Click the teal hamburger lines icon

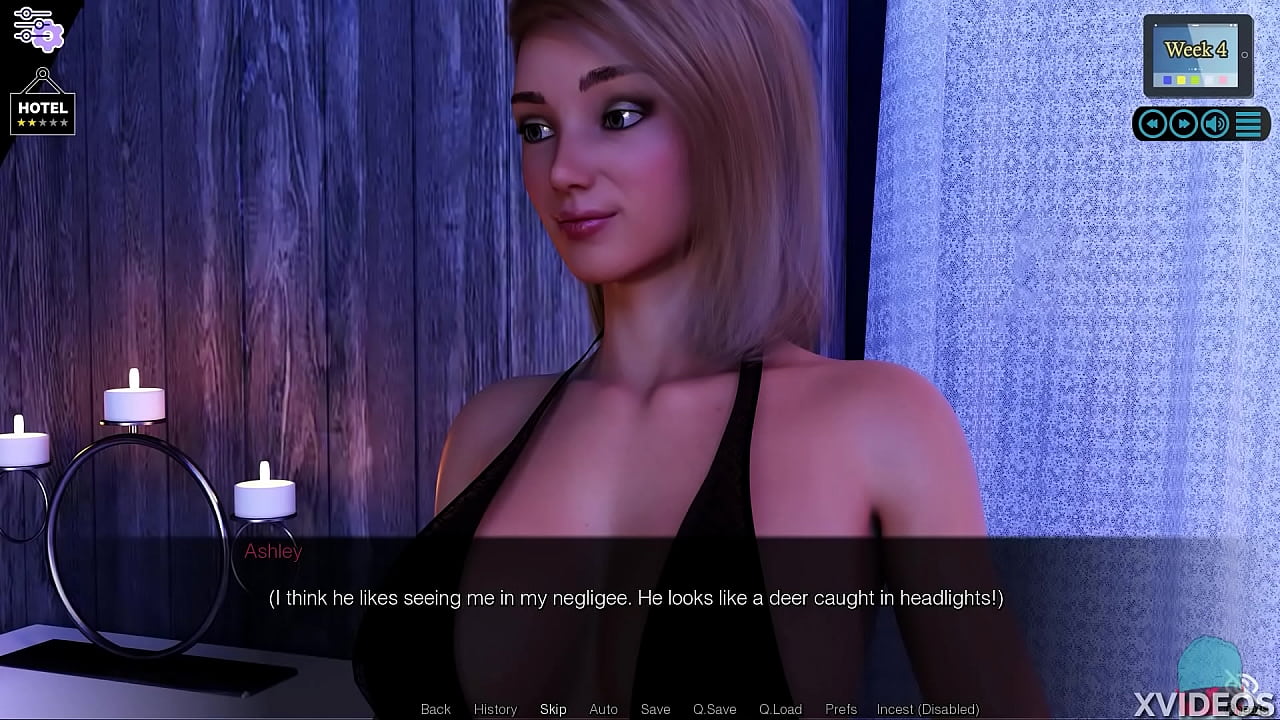(x=1248, y=123)
